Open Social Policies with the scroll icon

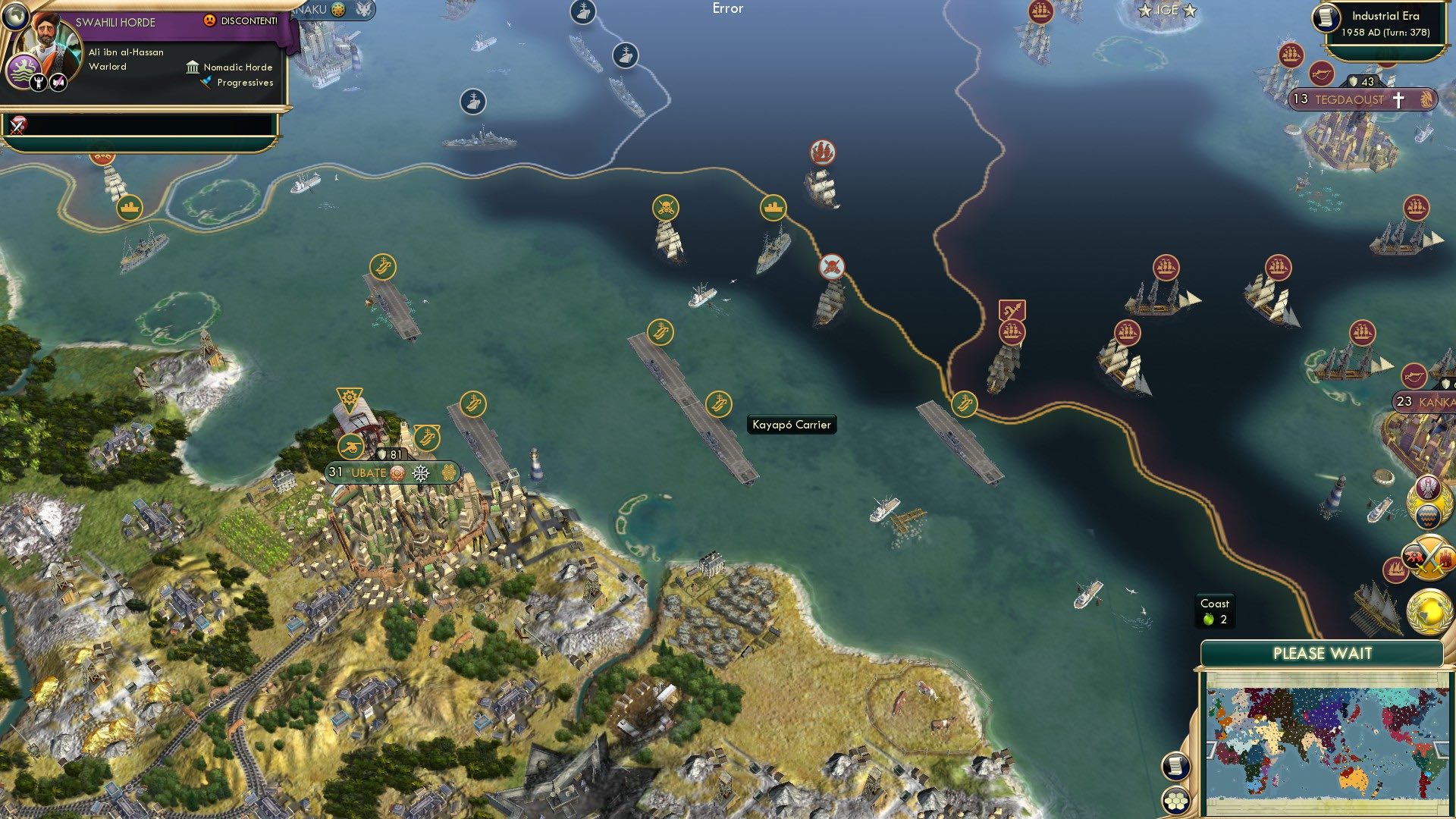[1175, 767]
